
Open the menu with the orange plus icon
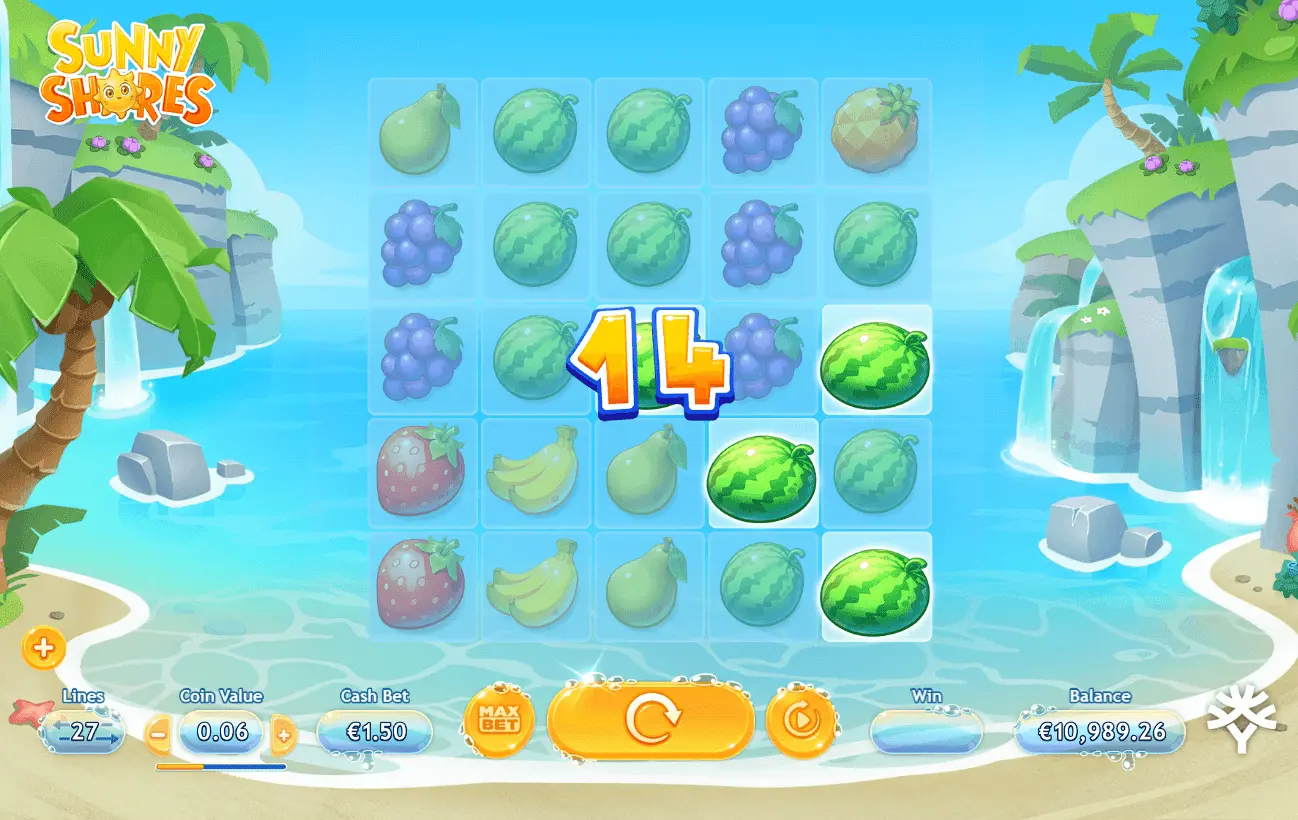(43, 649)
